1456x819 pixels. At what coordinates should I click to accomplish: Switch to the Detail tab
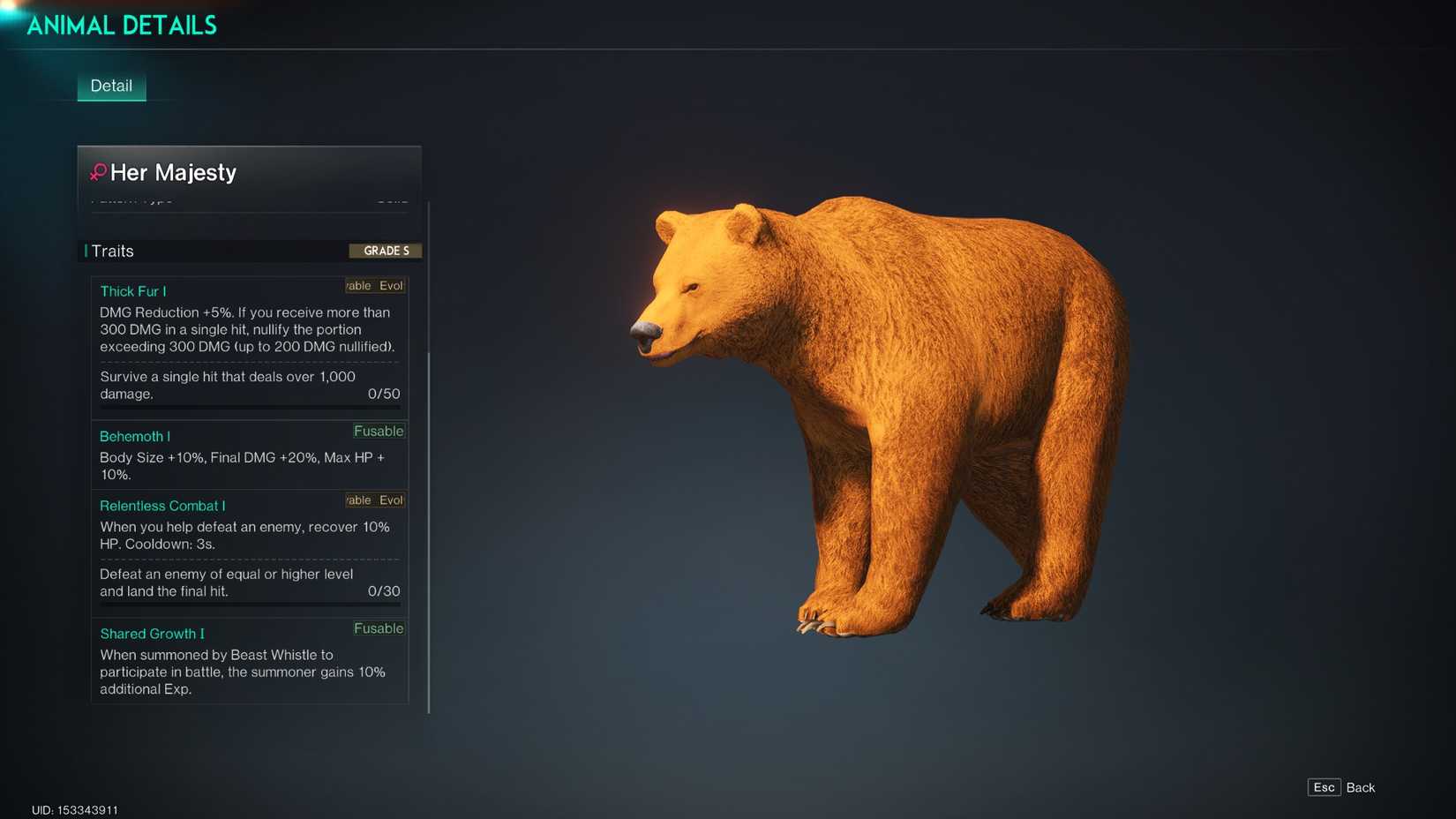point(111,86)
